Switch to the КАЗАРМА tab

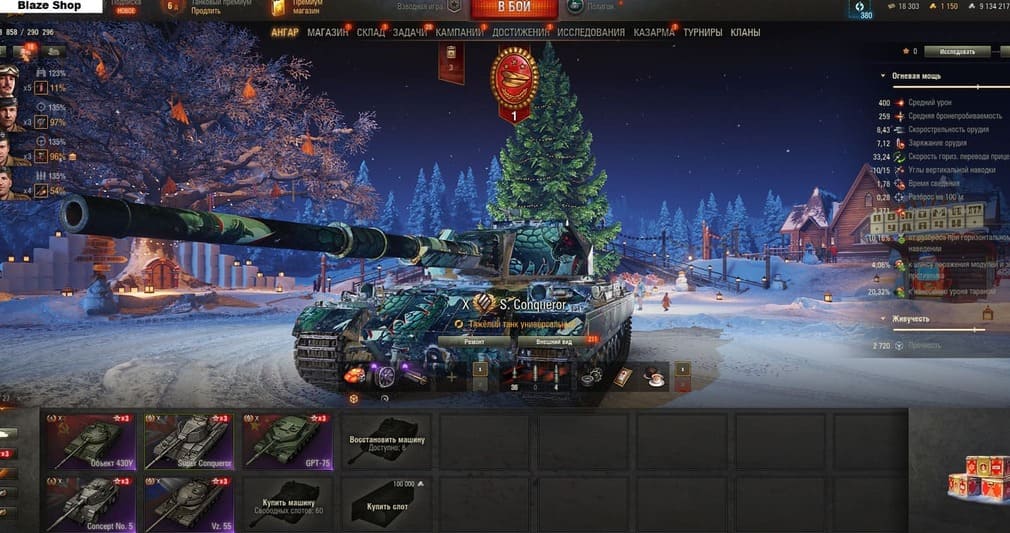pyautogui.click(x=654, y=32)
